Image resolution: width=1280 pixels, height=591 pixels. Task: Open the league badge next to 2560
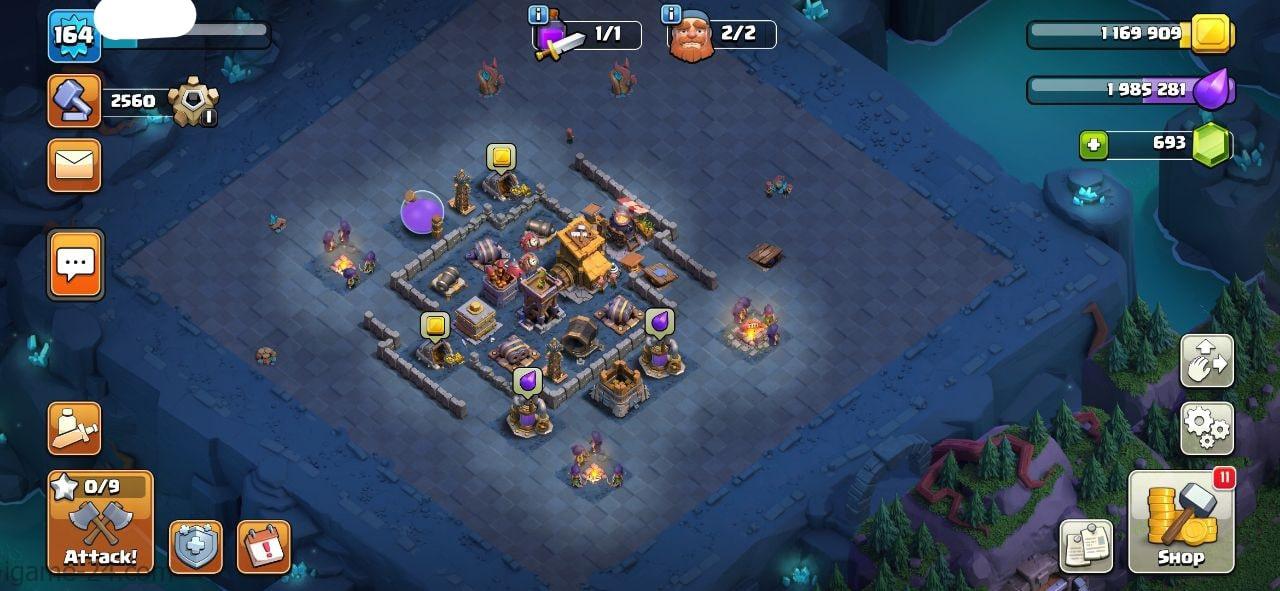point(191,102)
